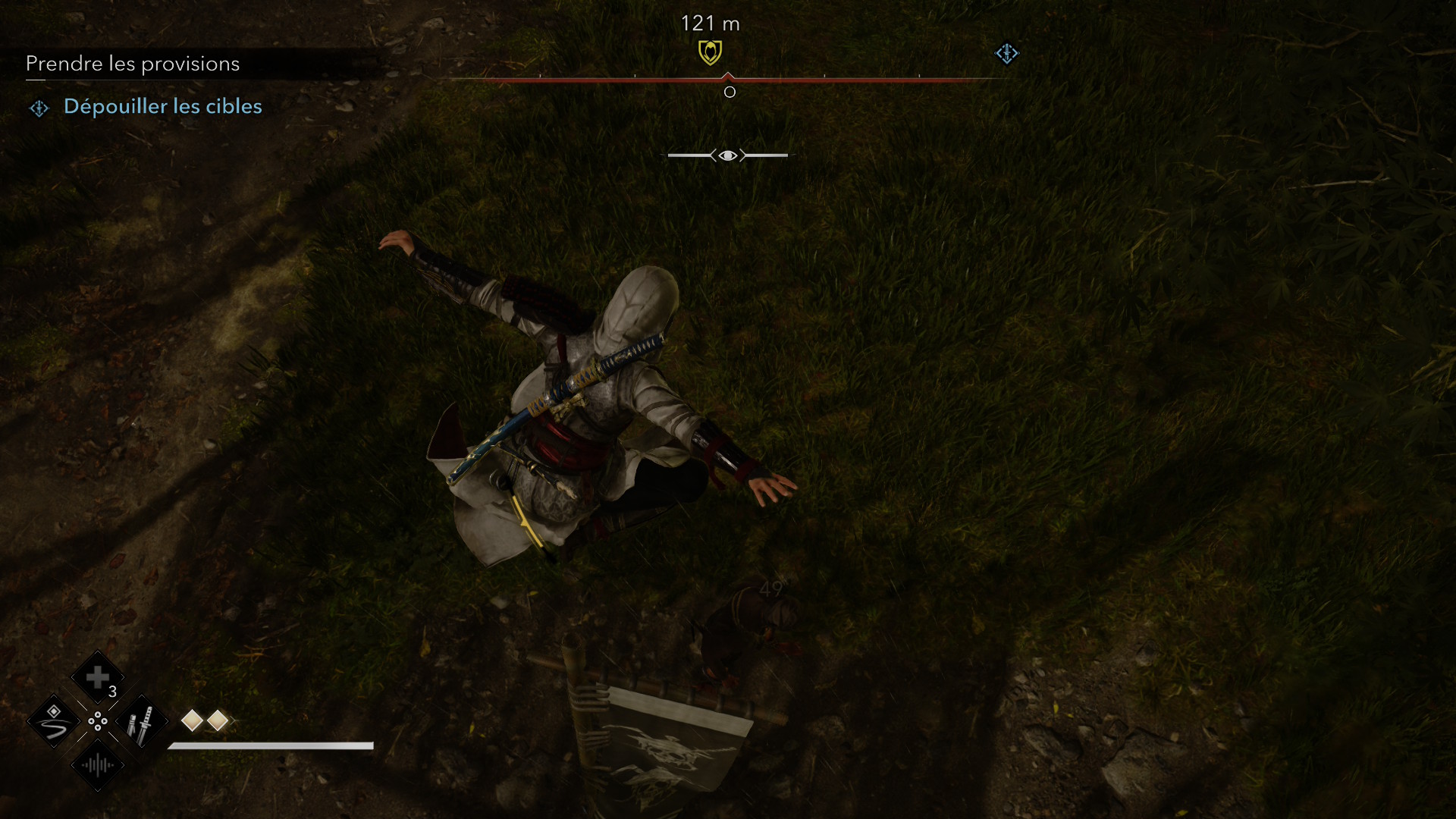The image size is (1456, 819).
Task: Select the "Dépouiller les cibles" objective
Action: (162, 106)
